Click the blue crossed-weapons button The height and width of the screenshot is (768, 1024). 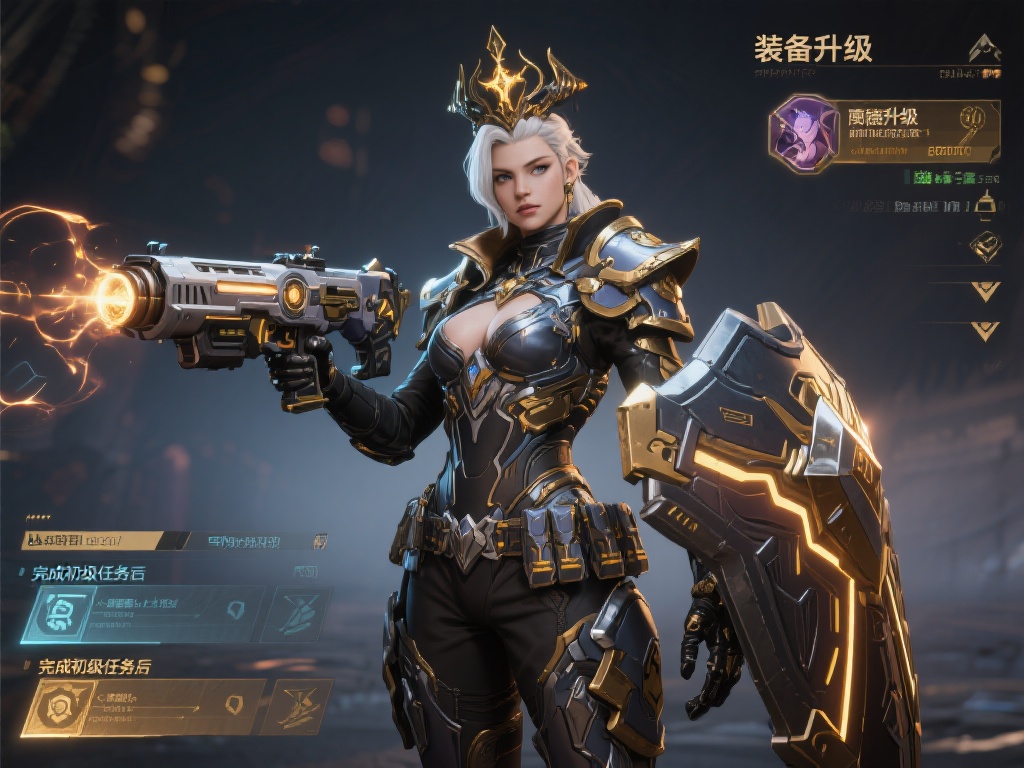pos(300,613)
